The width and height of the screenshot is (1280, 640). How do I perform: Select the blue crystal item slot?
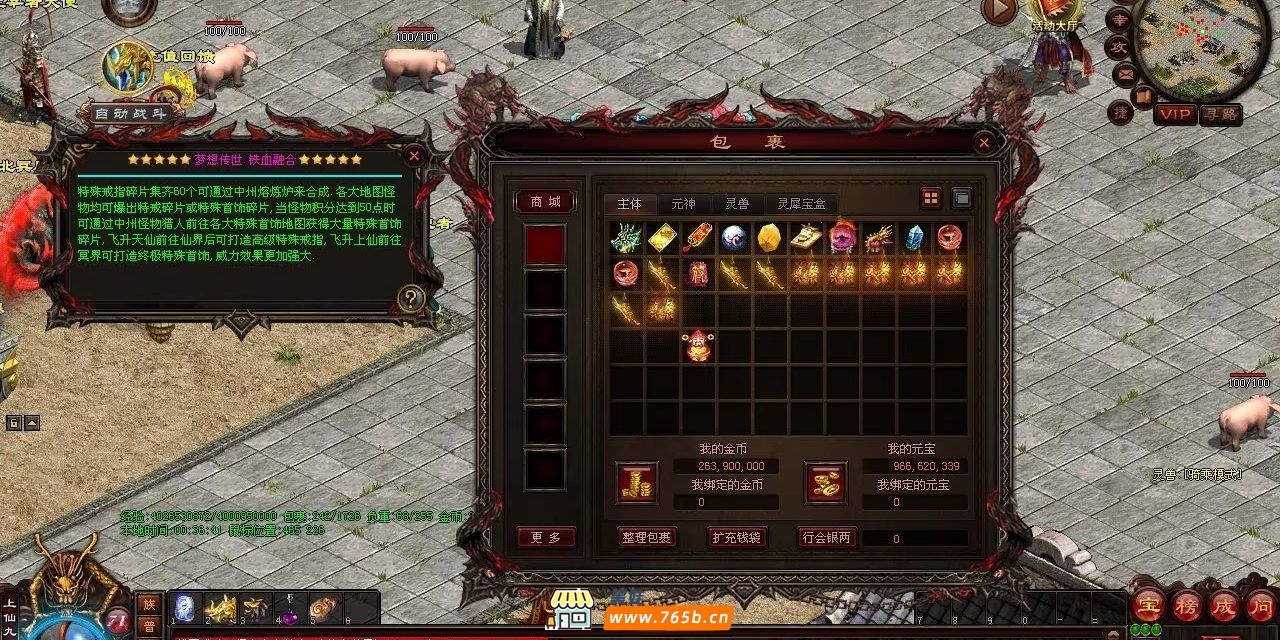tap(914, 238)
